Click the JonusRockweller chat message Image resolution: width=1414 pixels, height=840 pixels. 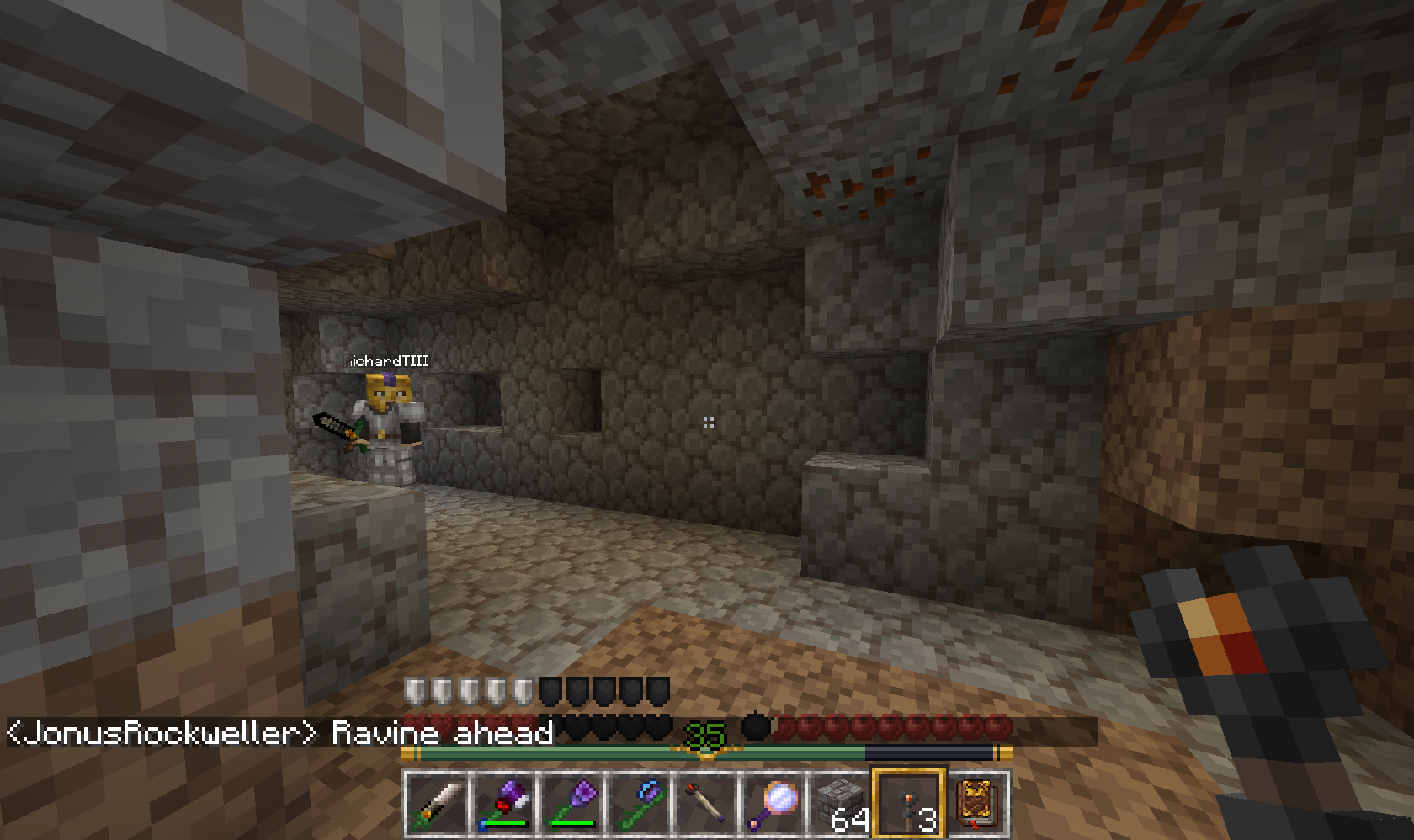tap(280, 733)
